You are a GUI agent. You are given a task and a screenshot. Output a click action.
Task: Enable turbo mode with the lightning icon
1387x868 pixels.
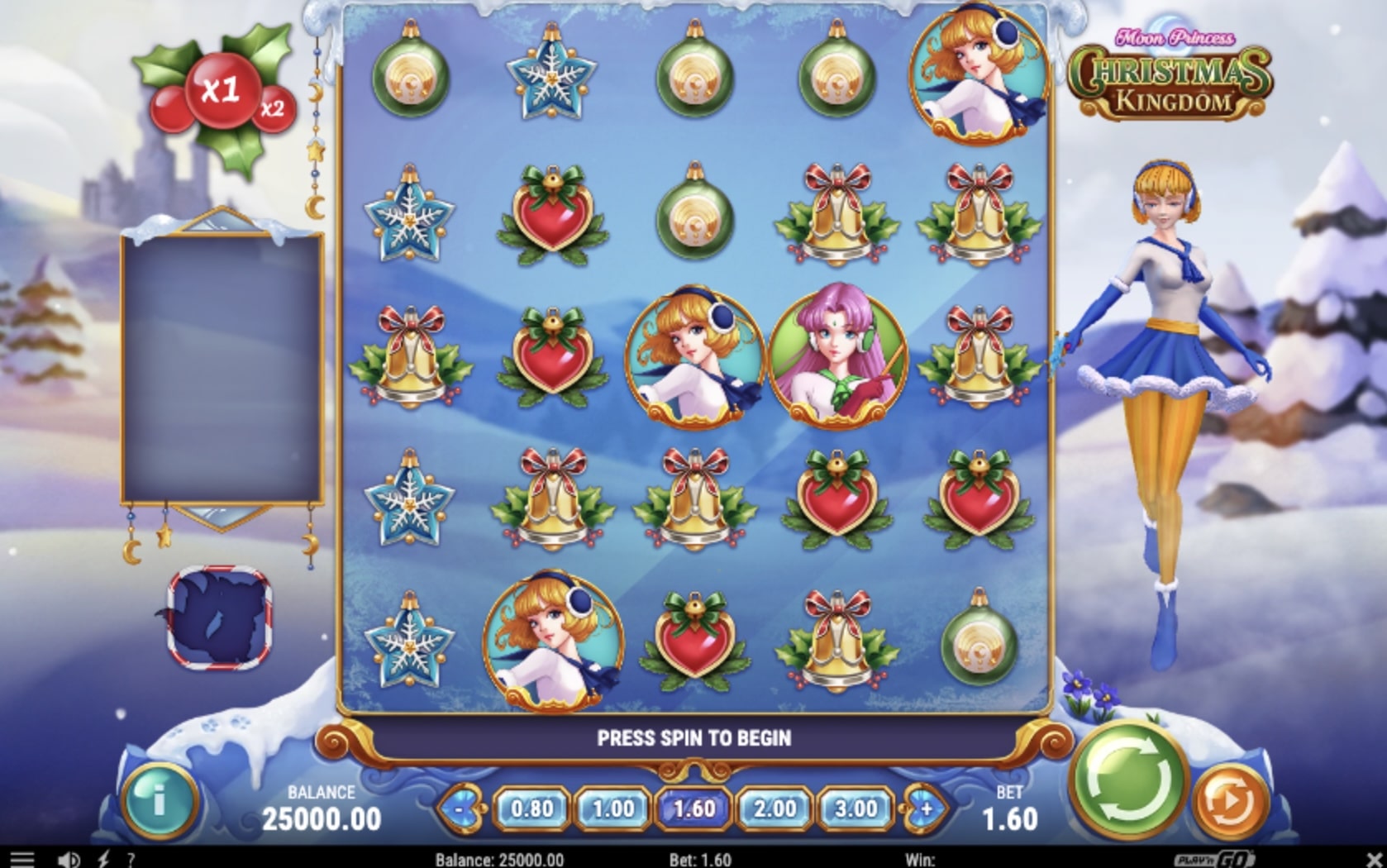pos(102,857)
